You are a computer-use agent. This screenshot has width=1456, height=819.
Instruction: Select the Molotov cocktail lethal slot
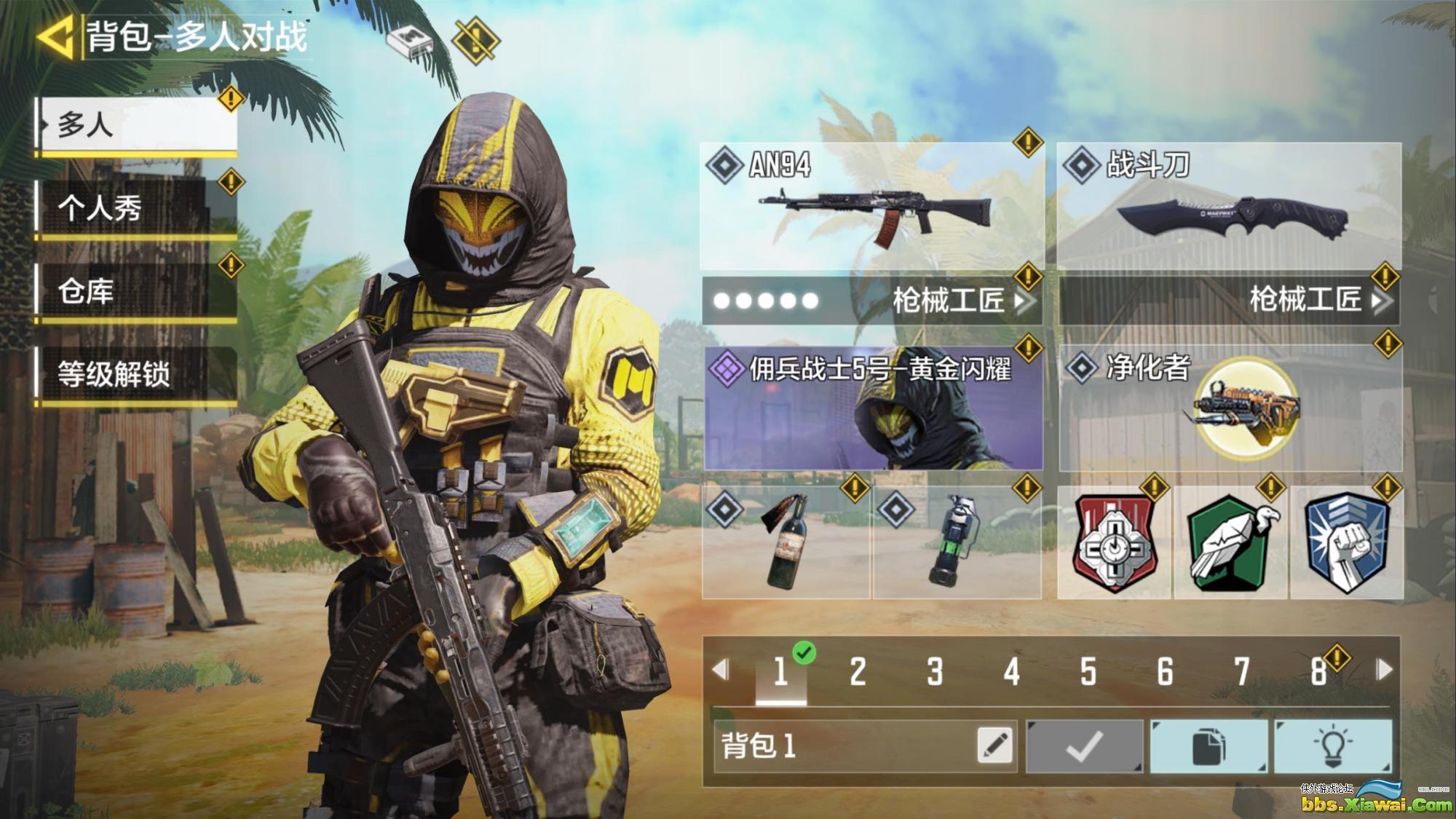tap(786, 542)
